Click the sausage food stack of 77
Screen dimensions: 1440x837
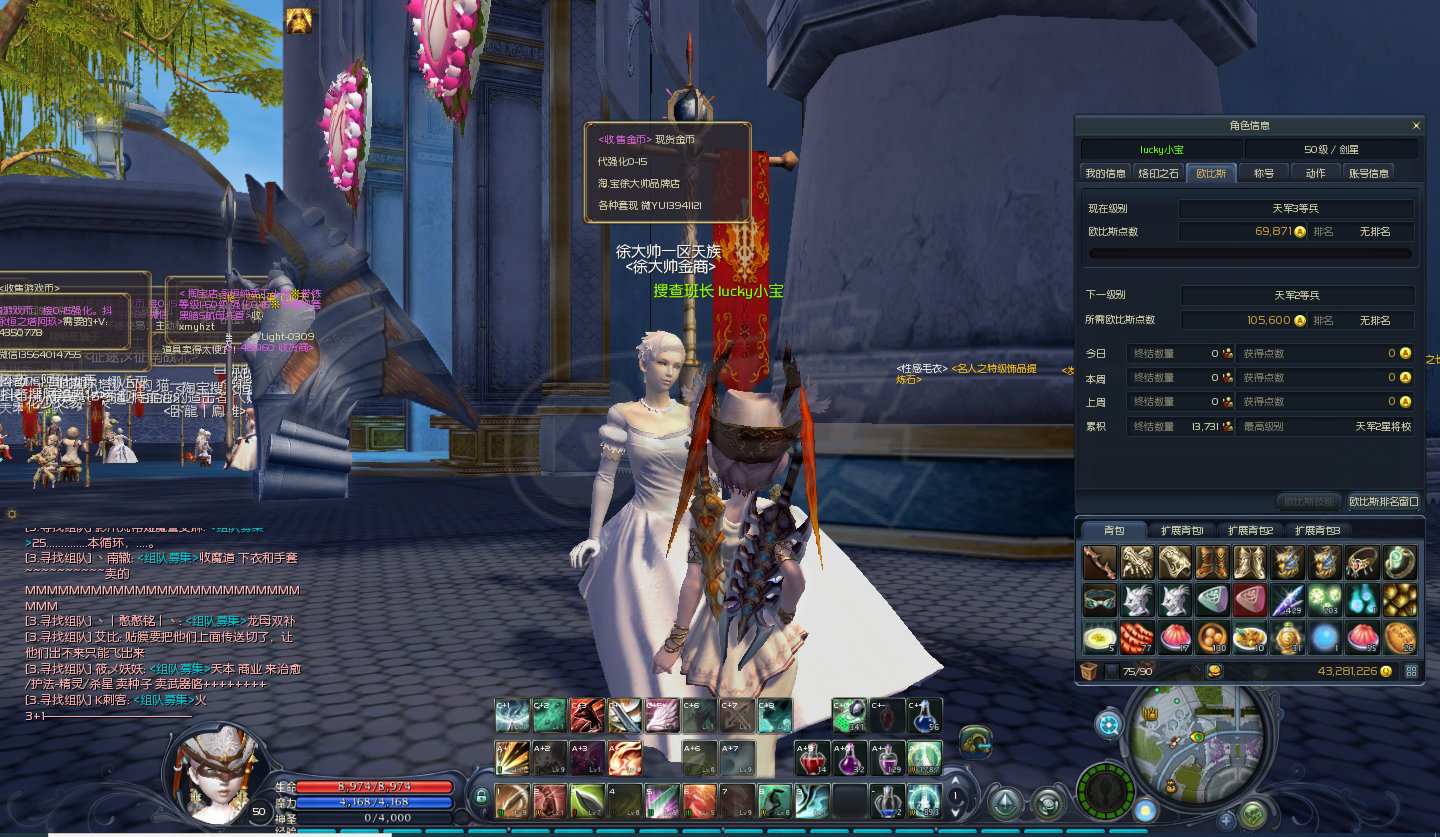click(1138, 637)
